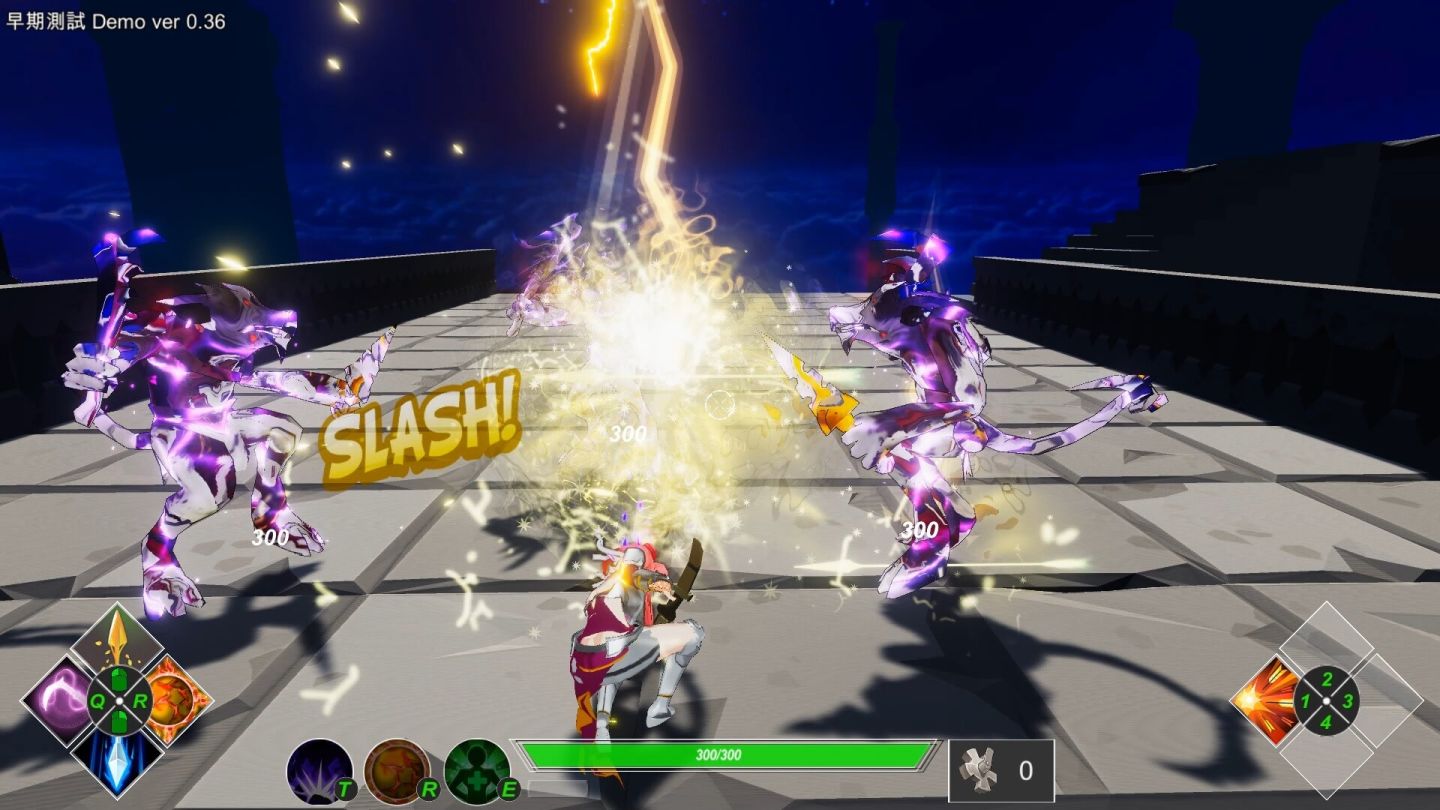Activate the purple swirl slash skill
1440x810 pixels.
58,699
